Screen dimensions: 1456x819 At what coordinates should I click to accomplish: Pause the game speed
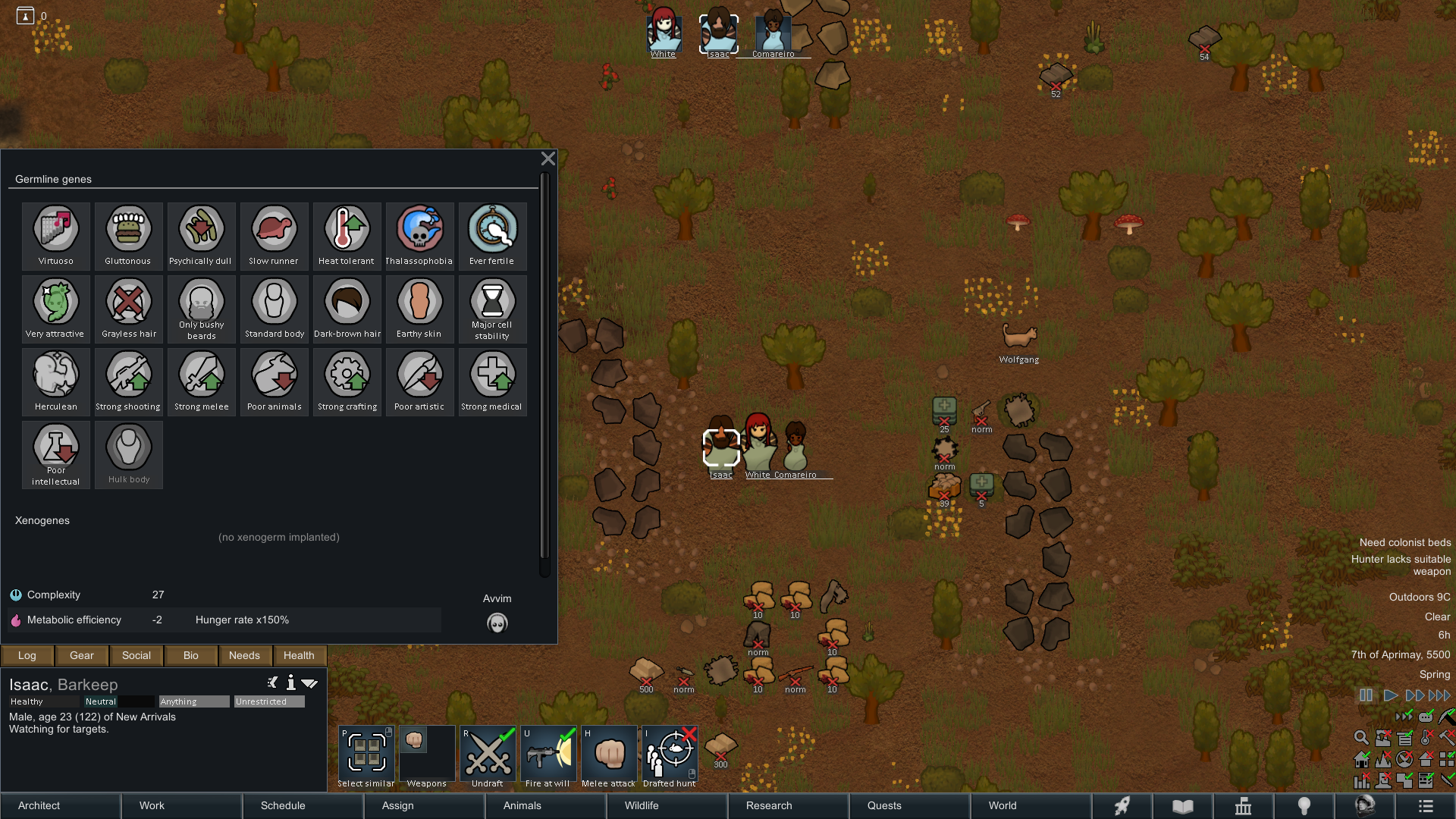pos(1366,695)
